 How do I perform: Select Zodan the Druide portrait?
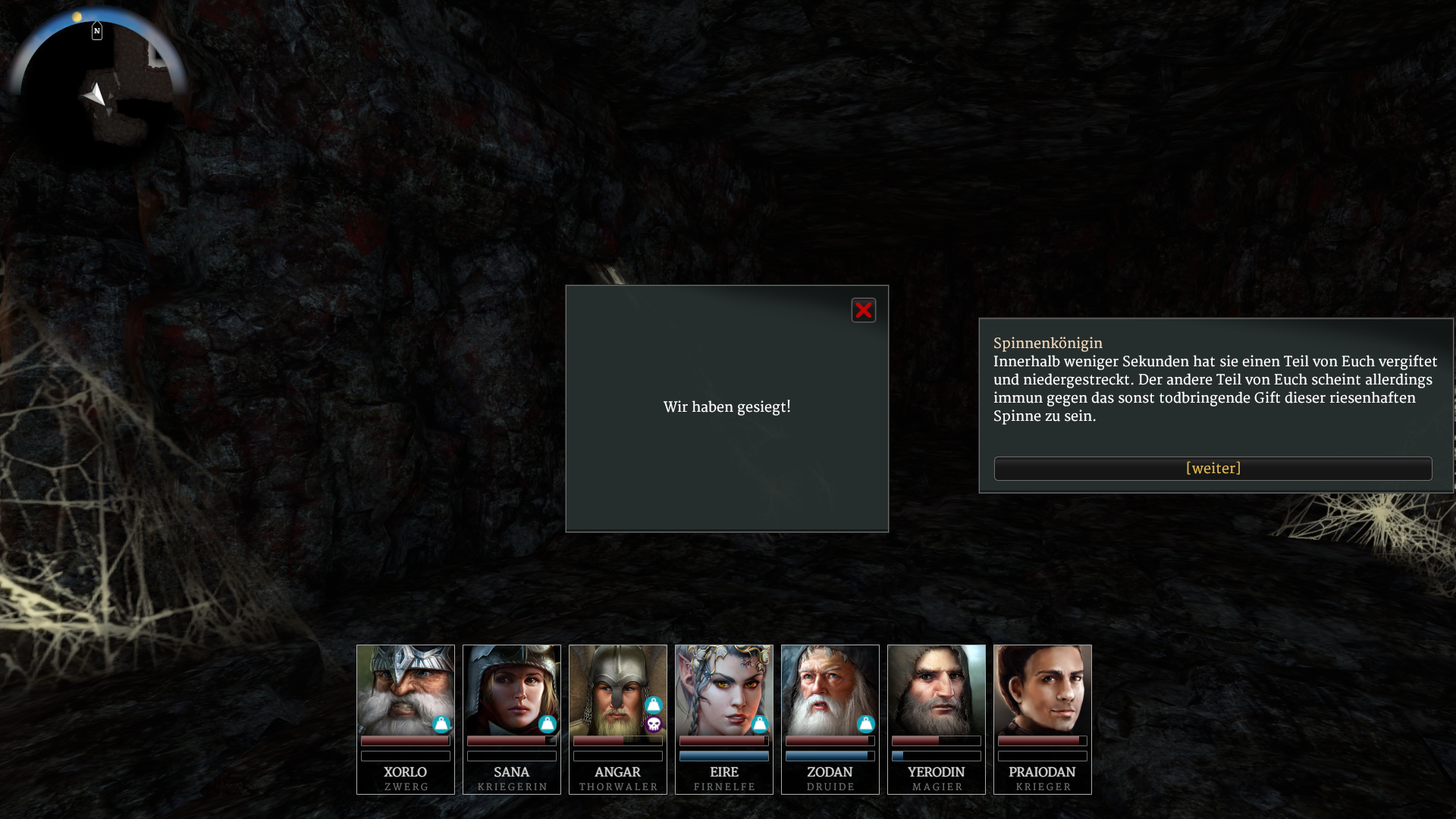[830, 689]
